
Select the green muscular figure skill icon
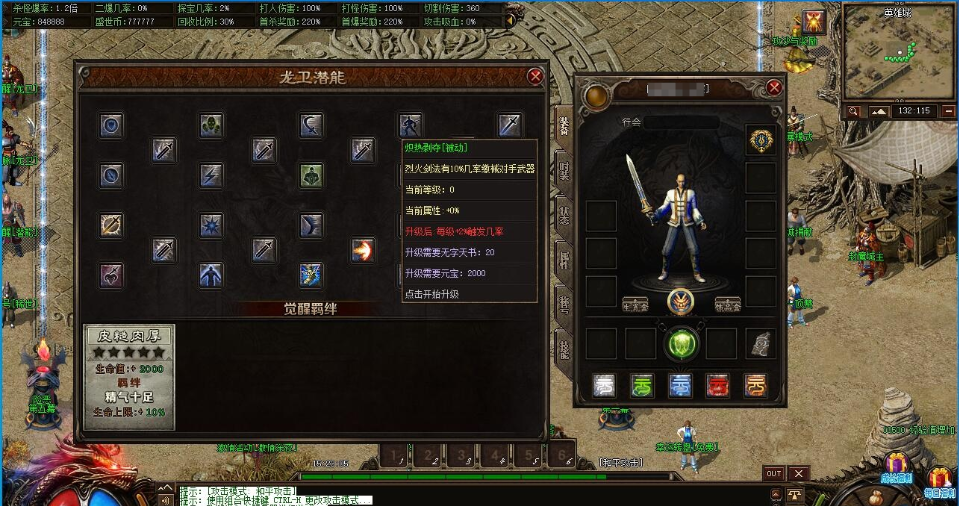pos(311,175)
